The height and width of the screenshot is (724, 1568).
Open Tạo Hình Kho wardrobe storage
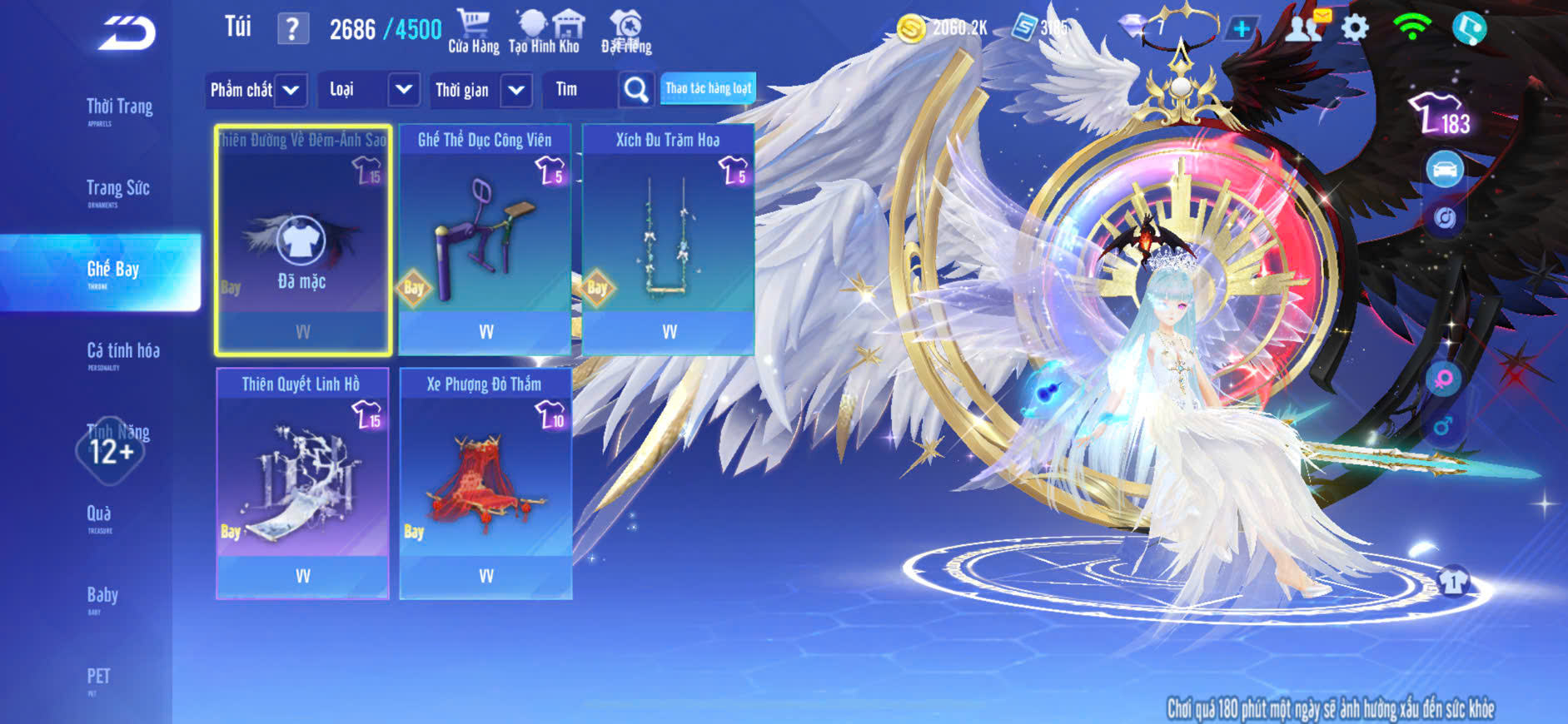[545, 32]
